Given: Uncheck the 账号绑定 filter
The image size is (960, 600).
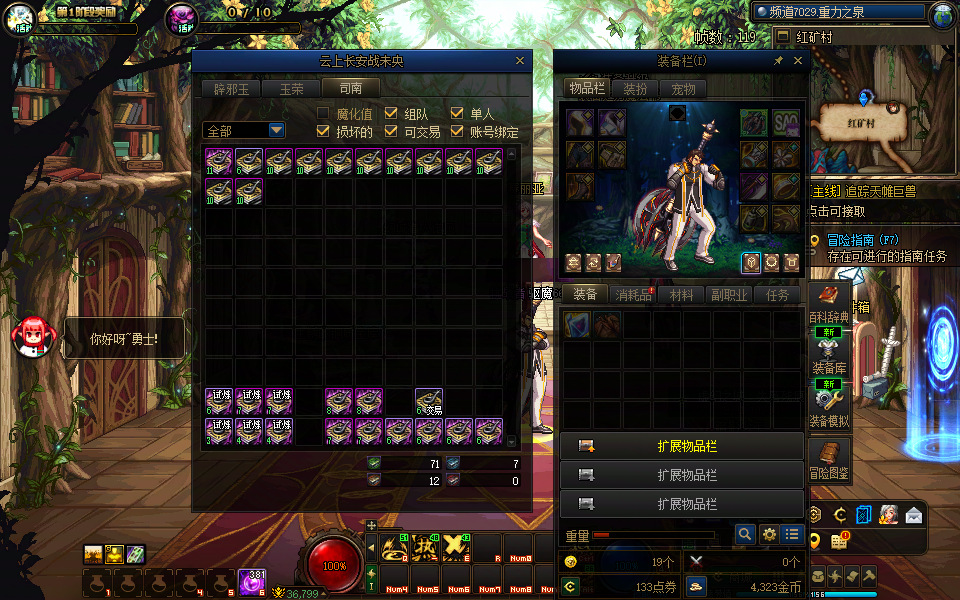Looking at the screenshot, I should pos(458,132).
